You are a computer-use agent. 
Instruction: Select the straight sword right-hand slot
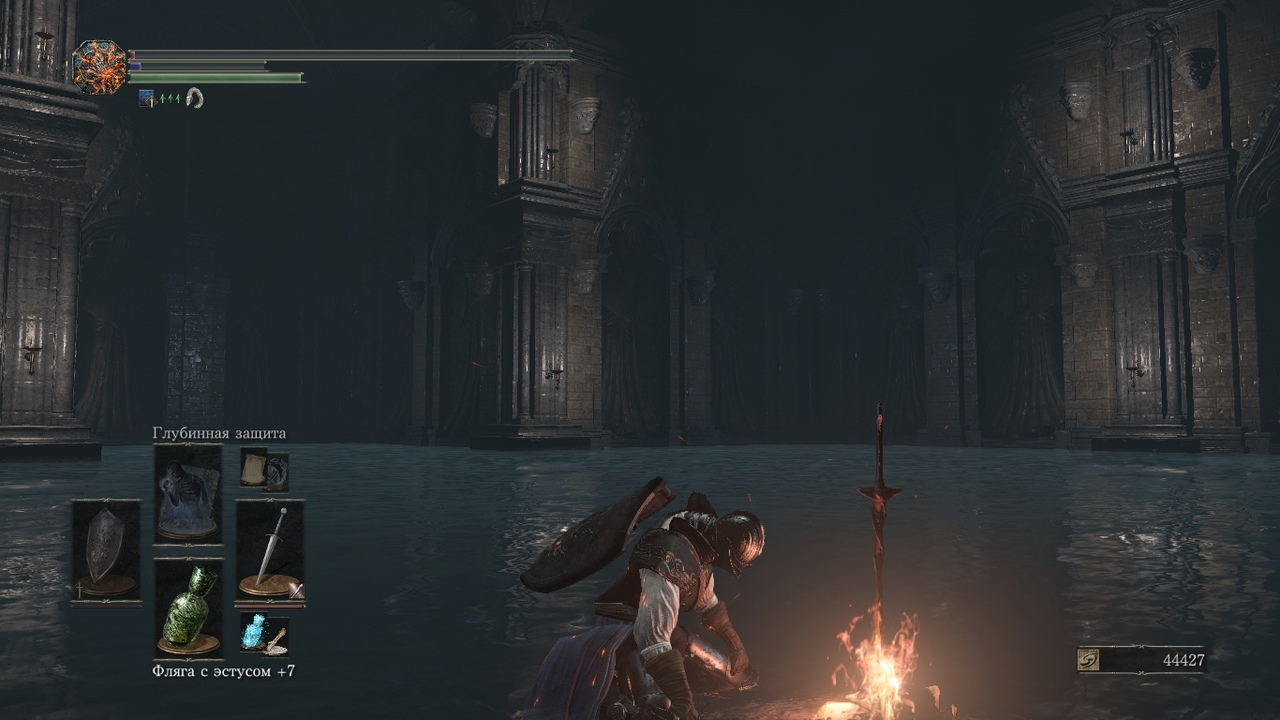[270, 552]
